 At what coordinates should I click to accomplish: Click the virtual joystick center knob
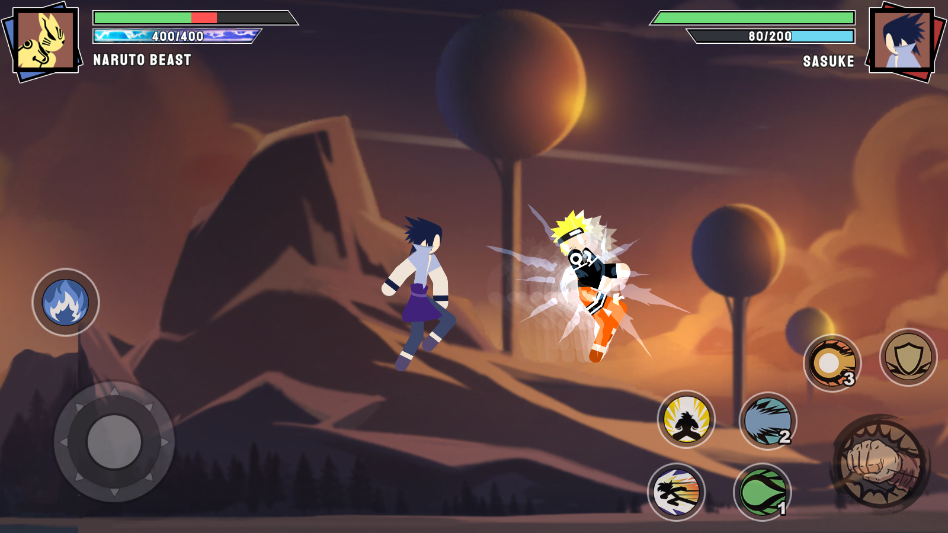pyautogui.click(x=114, y=442)
